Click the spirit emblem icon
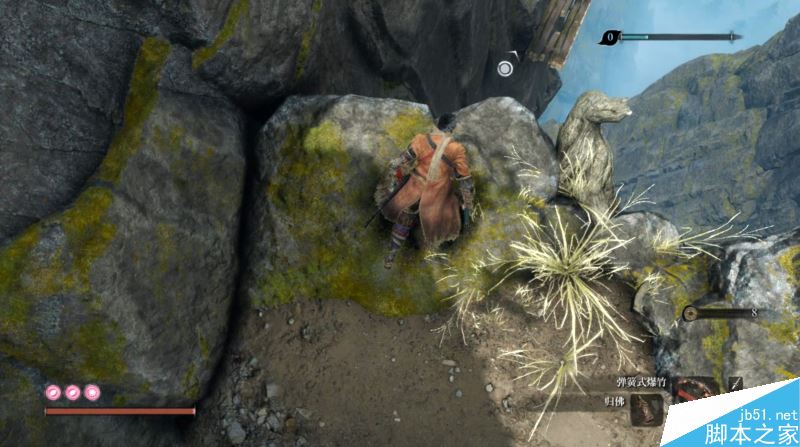 [691, 313]
